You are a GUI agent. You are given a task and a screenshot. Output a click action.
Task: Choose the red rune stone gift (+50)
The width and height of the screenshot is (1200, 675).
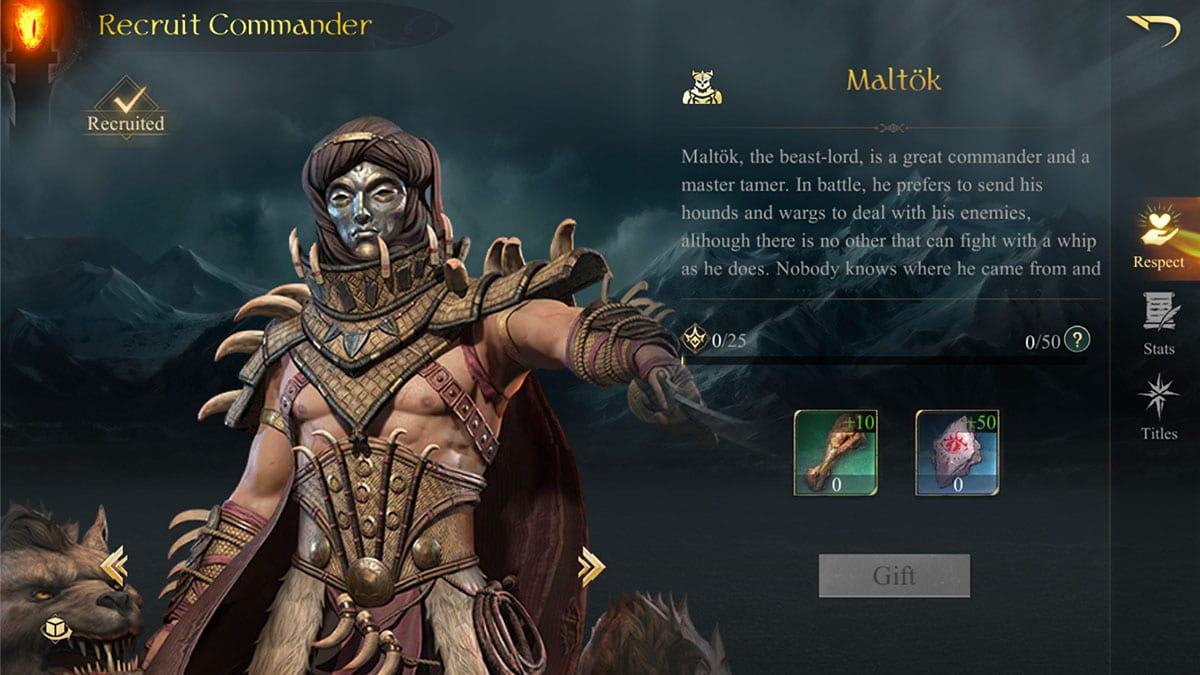[958, 453]
